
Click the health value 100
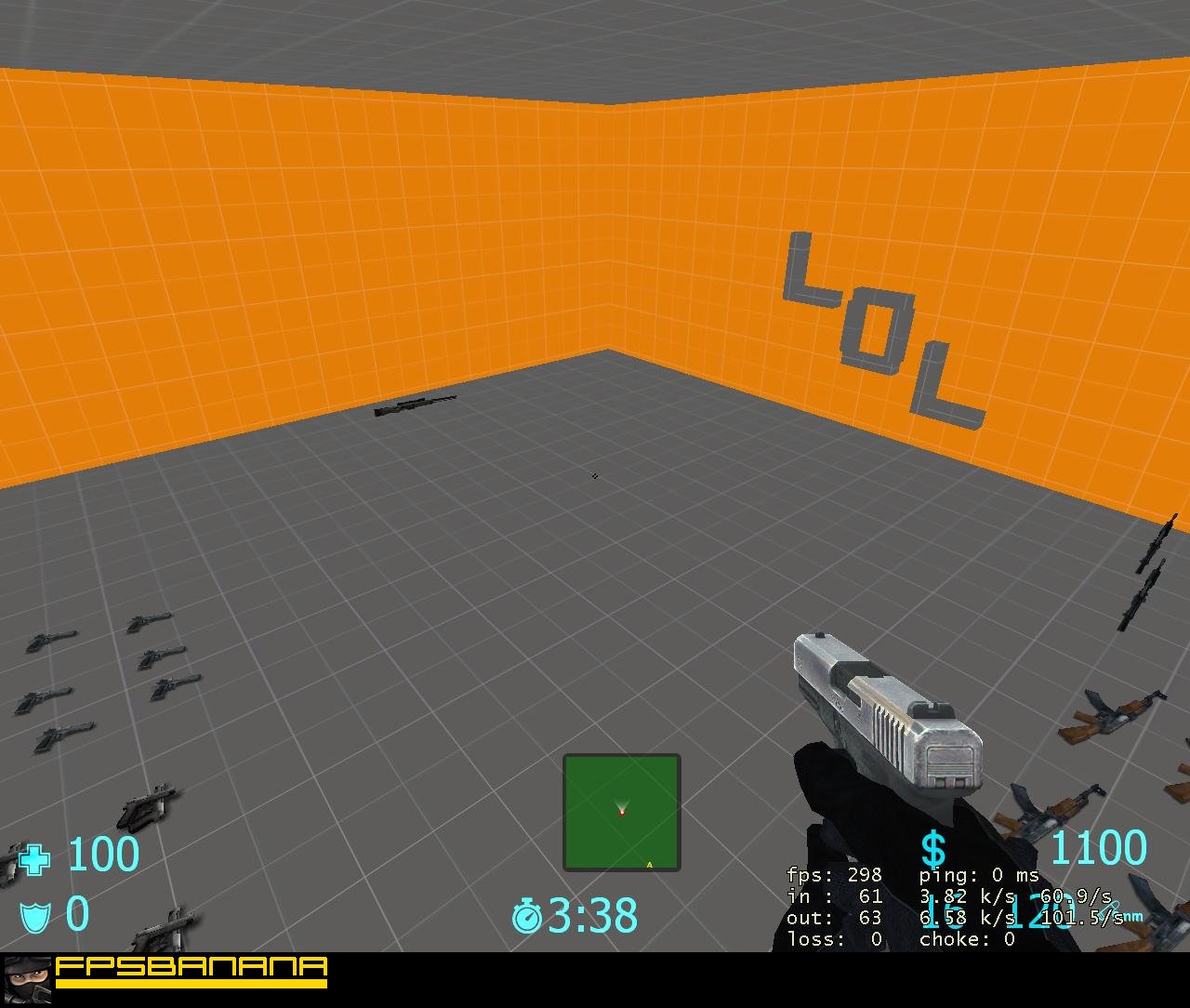click(102, 853)
